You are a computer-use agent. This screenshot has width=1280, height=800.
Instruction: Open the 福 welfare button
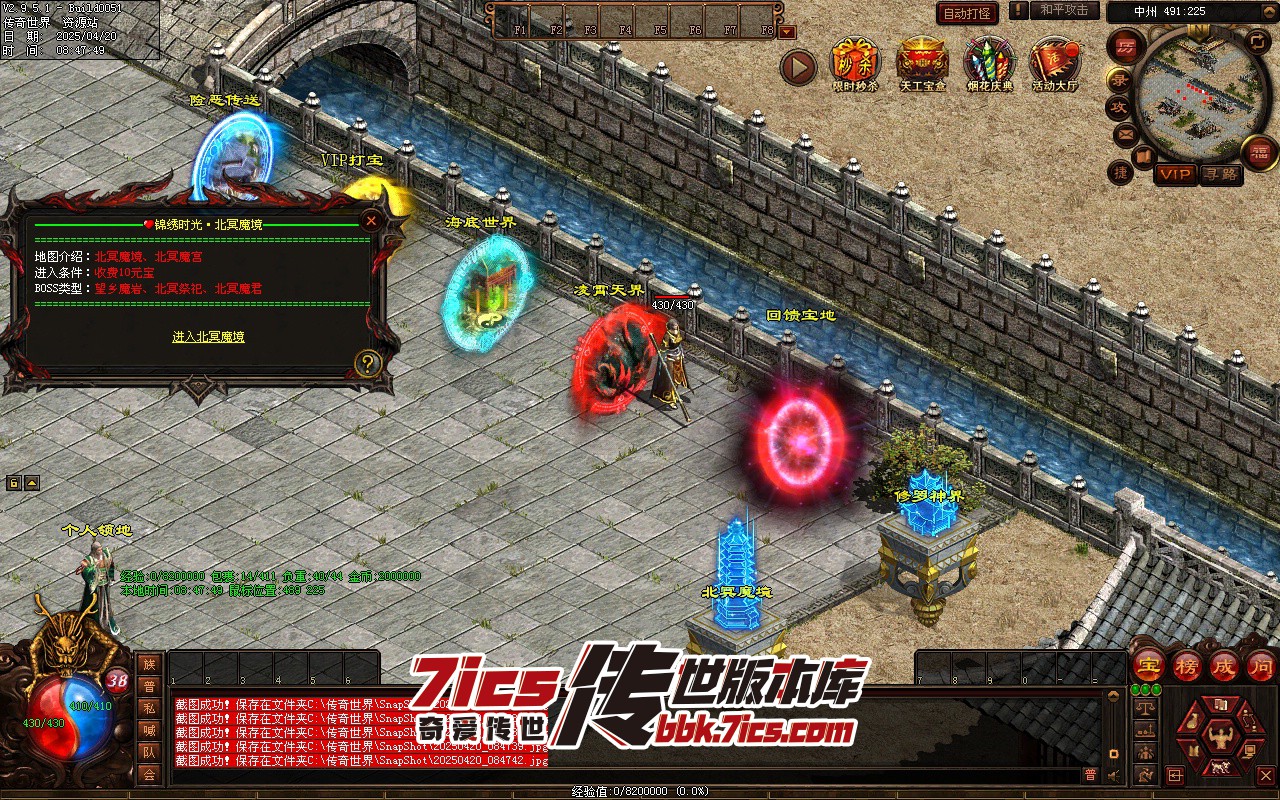1259,152
